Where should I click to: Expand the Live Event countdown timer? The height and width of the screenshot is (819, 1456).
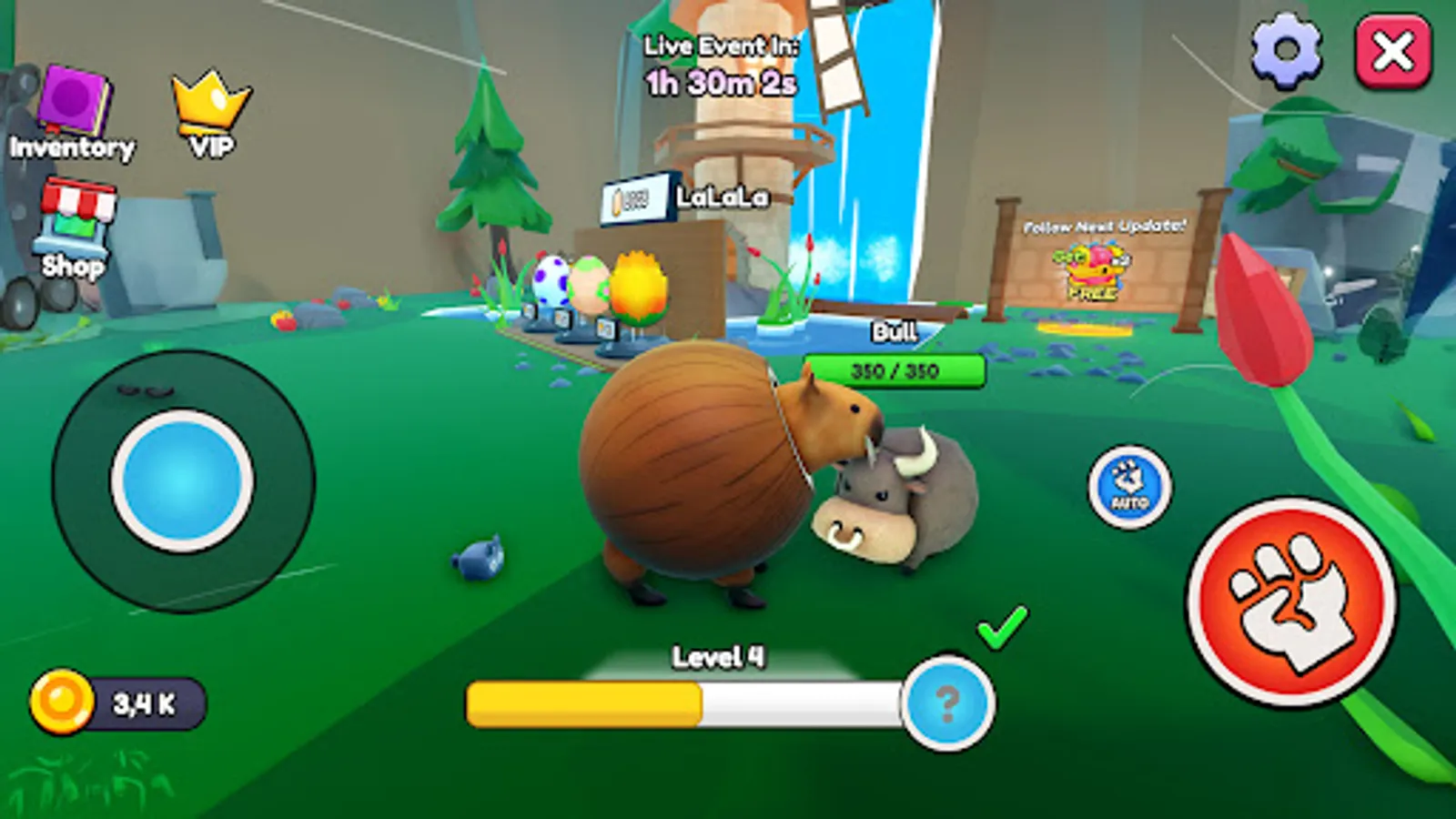pos(719,64)
